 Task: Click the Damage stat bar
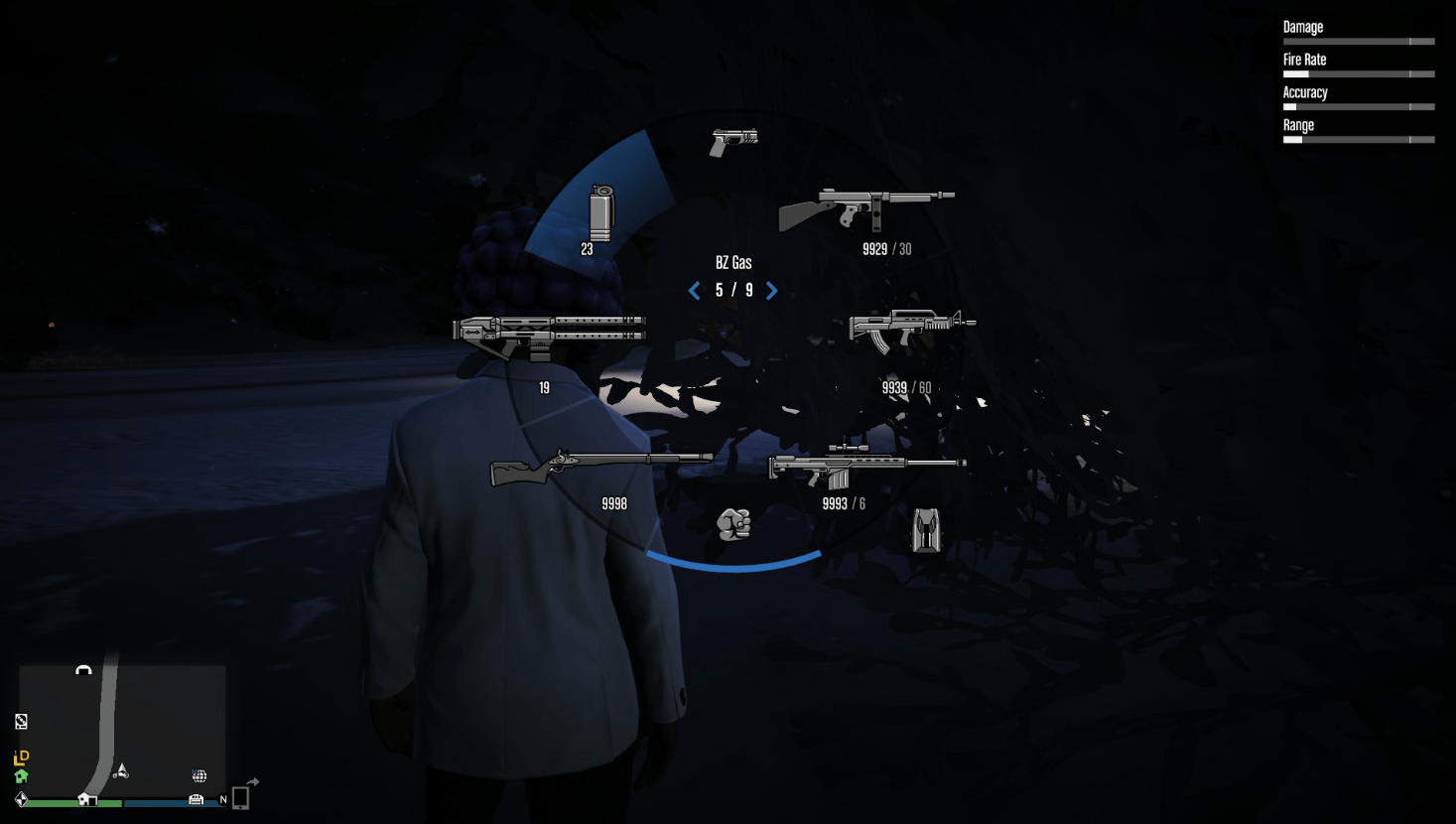(x=1358, y=41)
